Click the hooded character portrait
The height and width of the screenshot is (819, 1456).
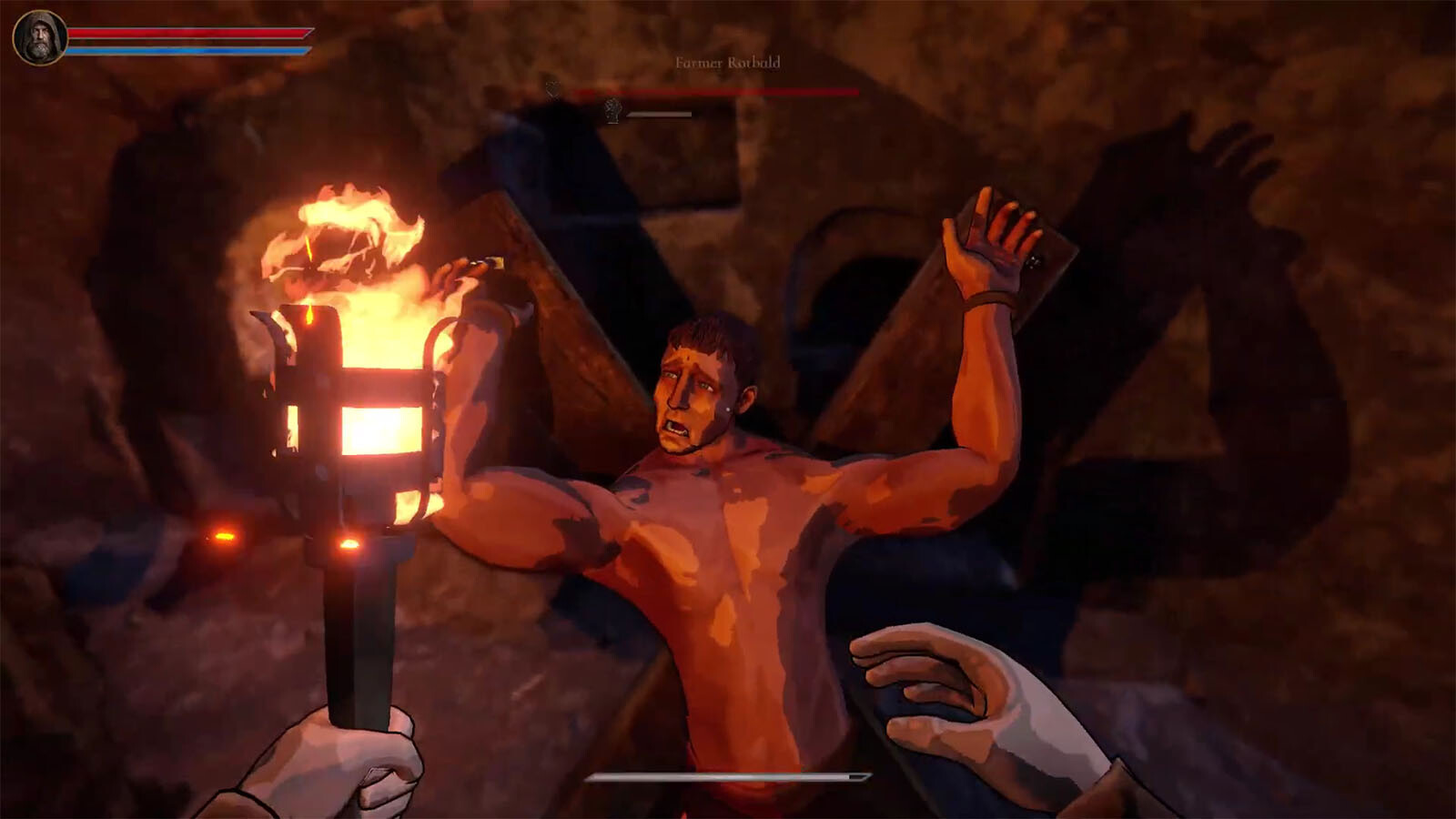click(x=39, y=38)
